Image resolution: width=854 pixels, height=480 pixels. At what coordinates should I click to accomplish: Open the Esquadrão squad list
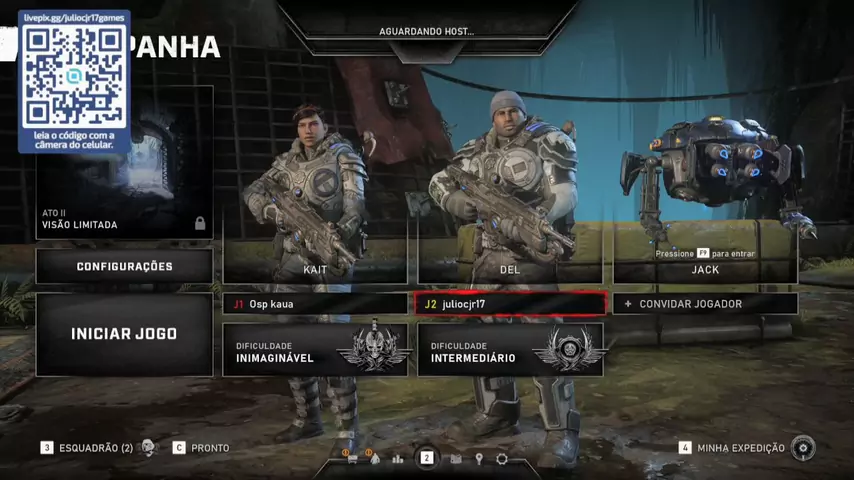click(95, 448)
